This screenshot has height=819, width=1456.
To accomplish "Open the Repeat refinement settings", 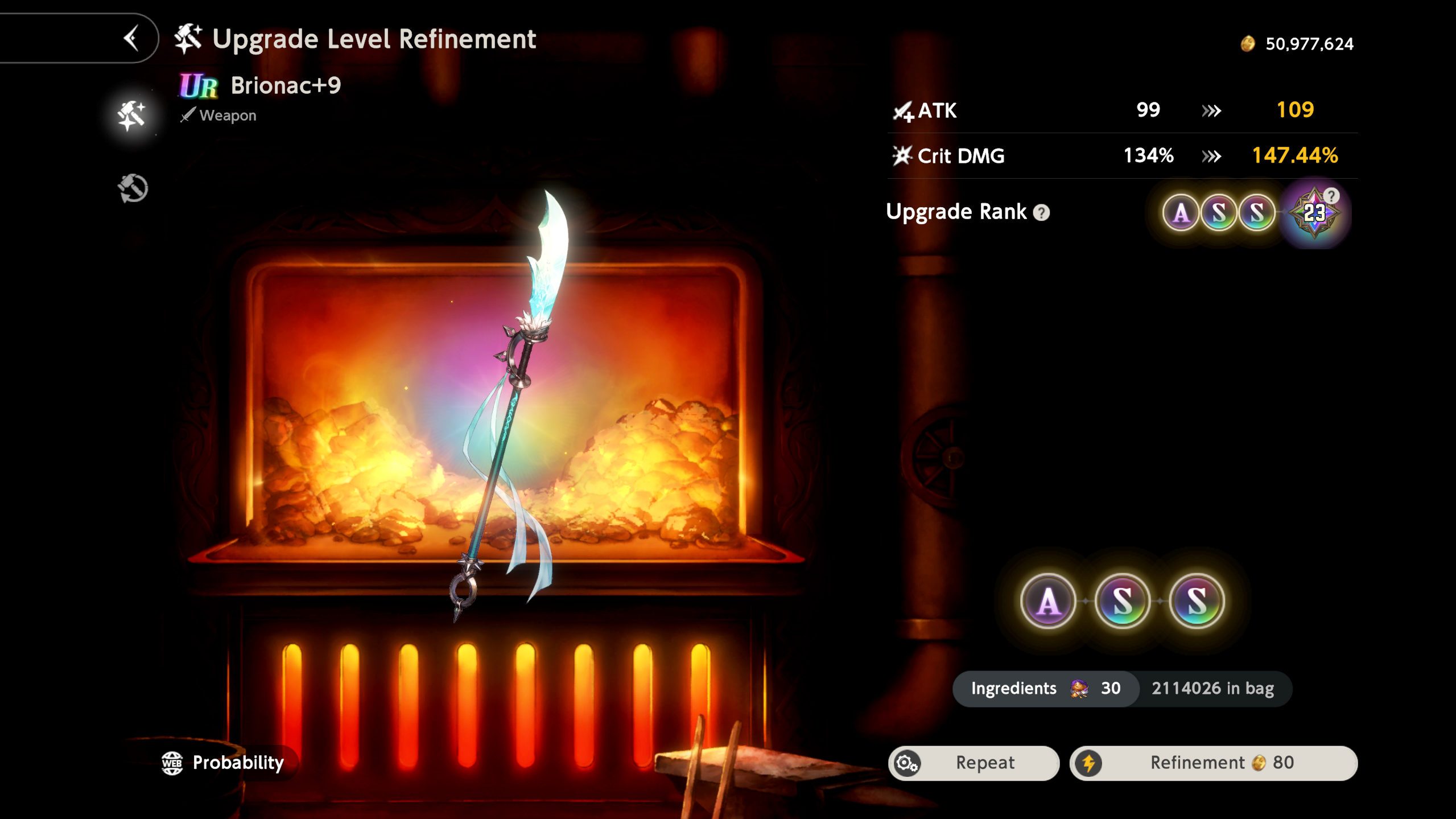I will coord(974,763).
